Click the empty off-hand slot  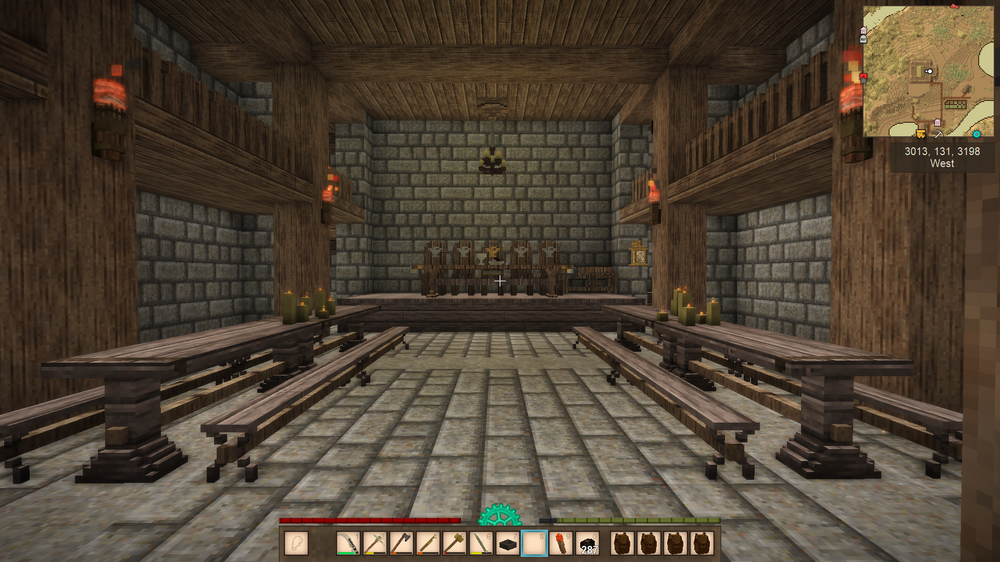click(296, 543)
